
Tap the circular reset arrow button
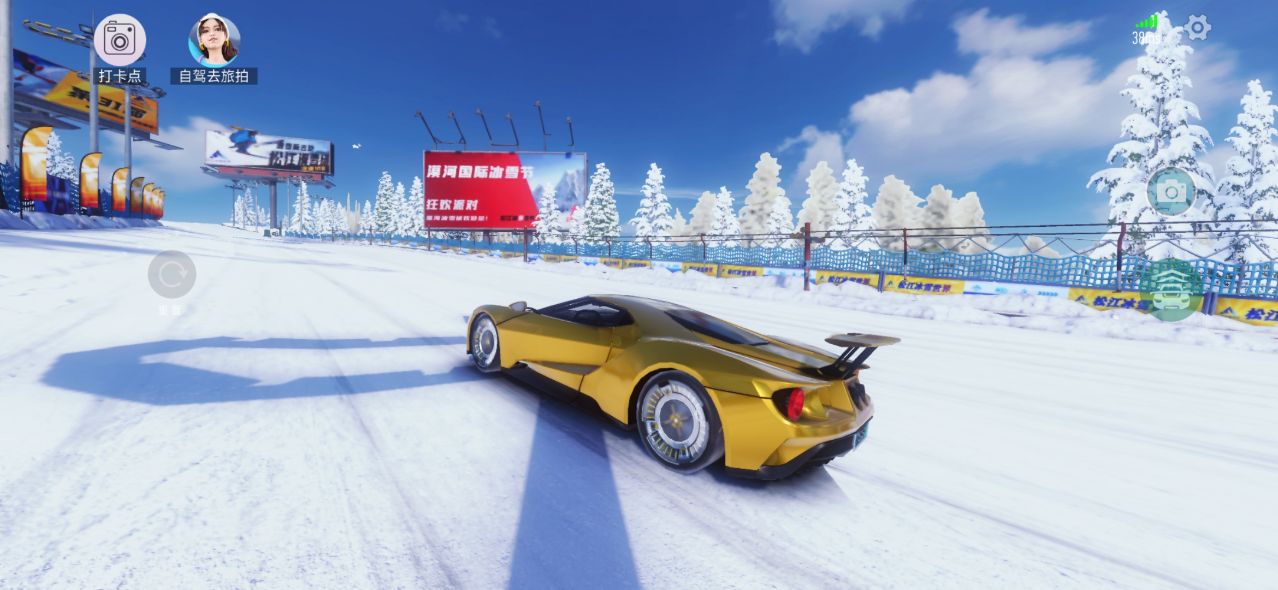coord(172,274)
